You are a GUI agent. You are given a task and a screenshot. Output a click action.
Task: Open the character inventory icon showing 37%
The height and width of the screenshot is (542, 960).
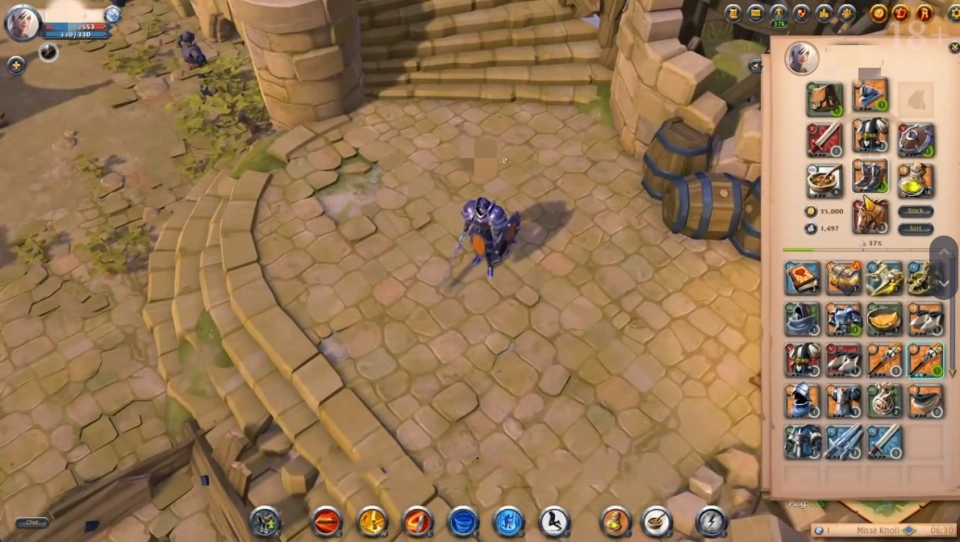point(780,14)
